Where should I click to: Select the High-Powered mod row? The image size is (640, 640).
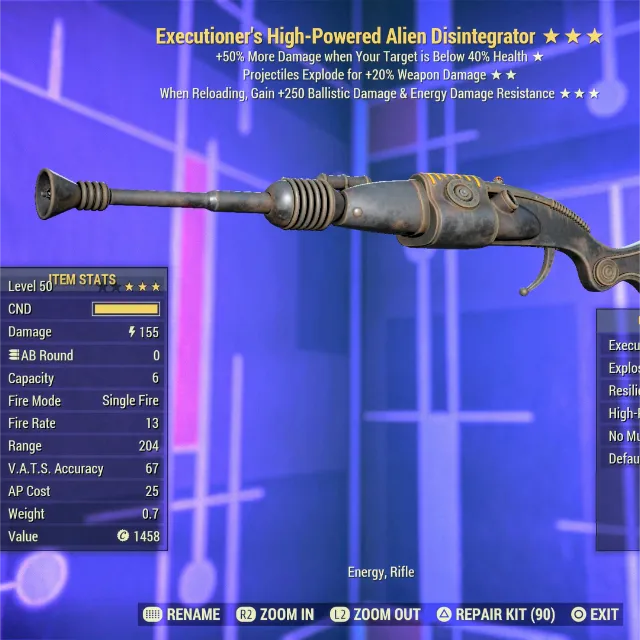click(x=623, y=413)
